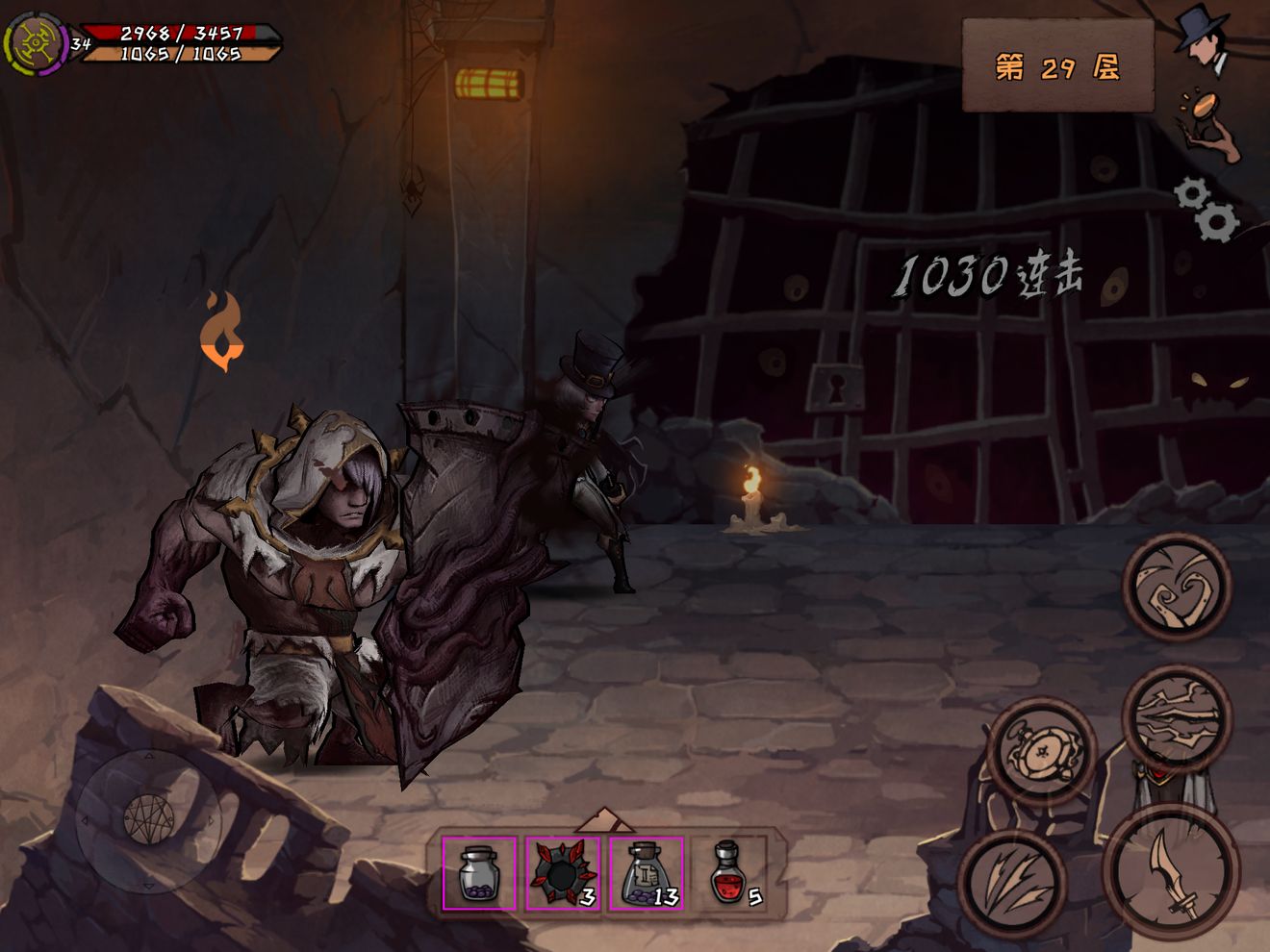Image resolution: width=1270 pixels, height=952 pixels.
Task: Tap the round emblem beside the health bar
Action: click(36, 43)
